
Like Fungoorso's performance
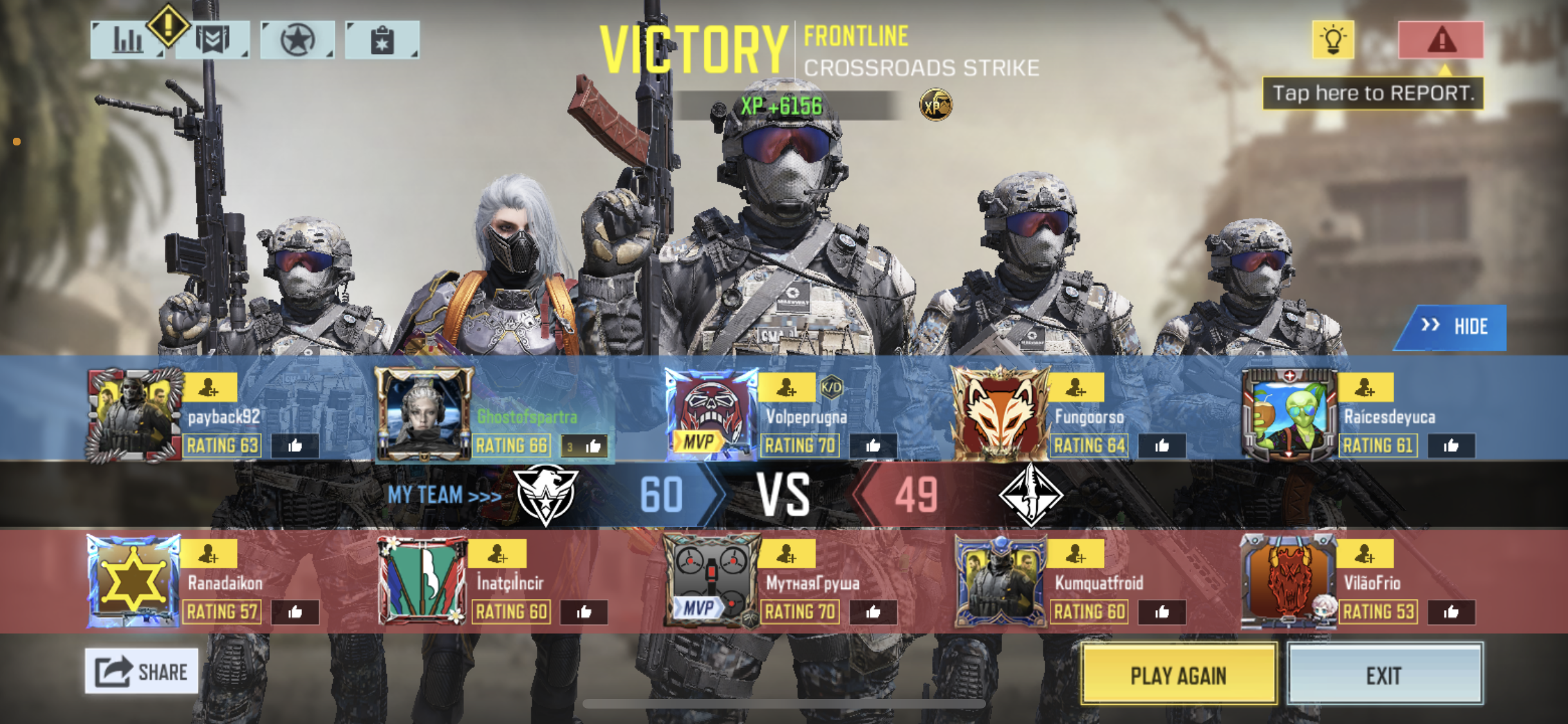point(1162,445)
